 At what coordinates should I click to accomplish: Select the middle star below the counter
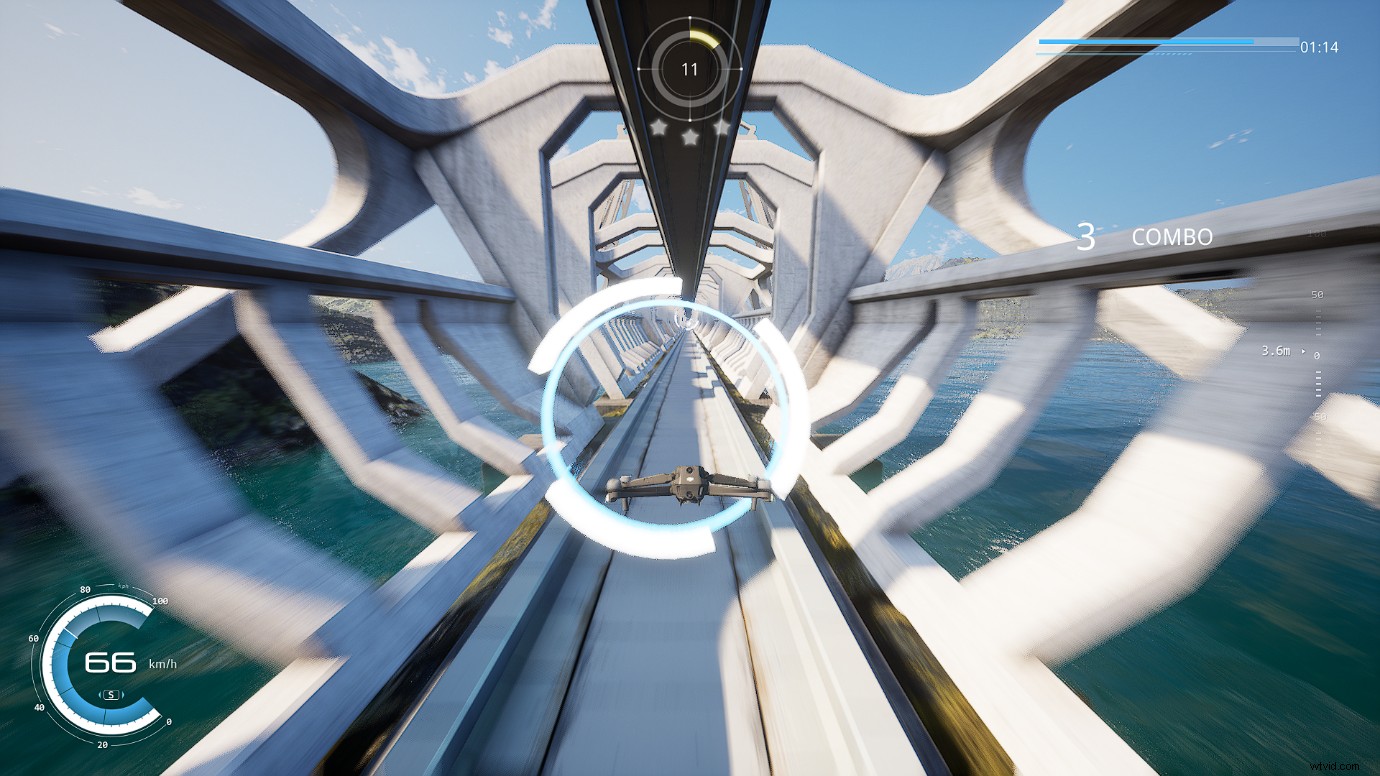pyautogui.click(x=691, y=138)
